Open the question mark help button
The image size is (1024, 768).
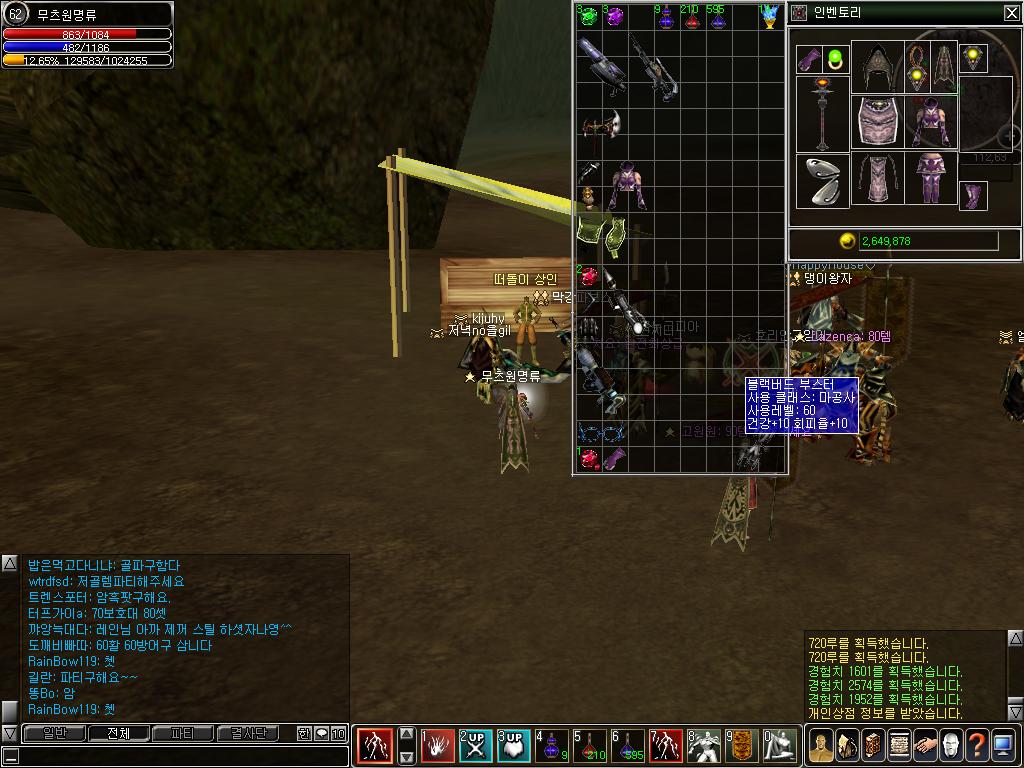point(975,745)
